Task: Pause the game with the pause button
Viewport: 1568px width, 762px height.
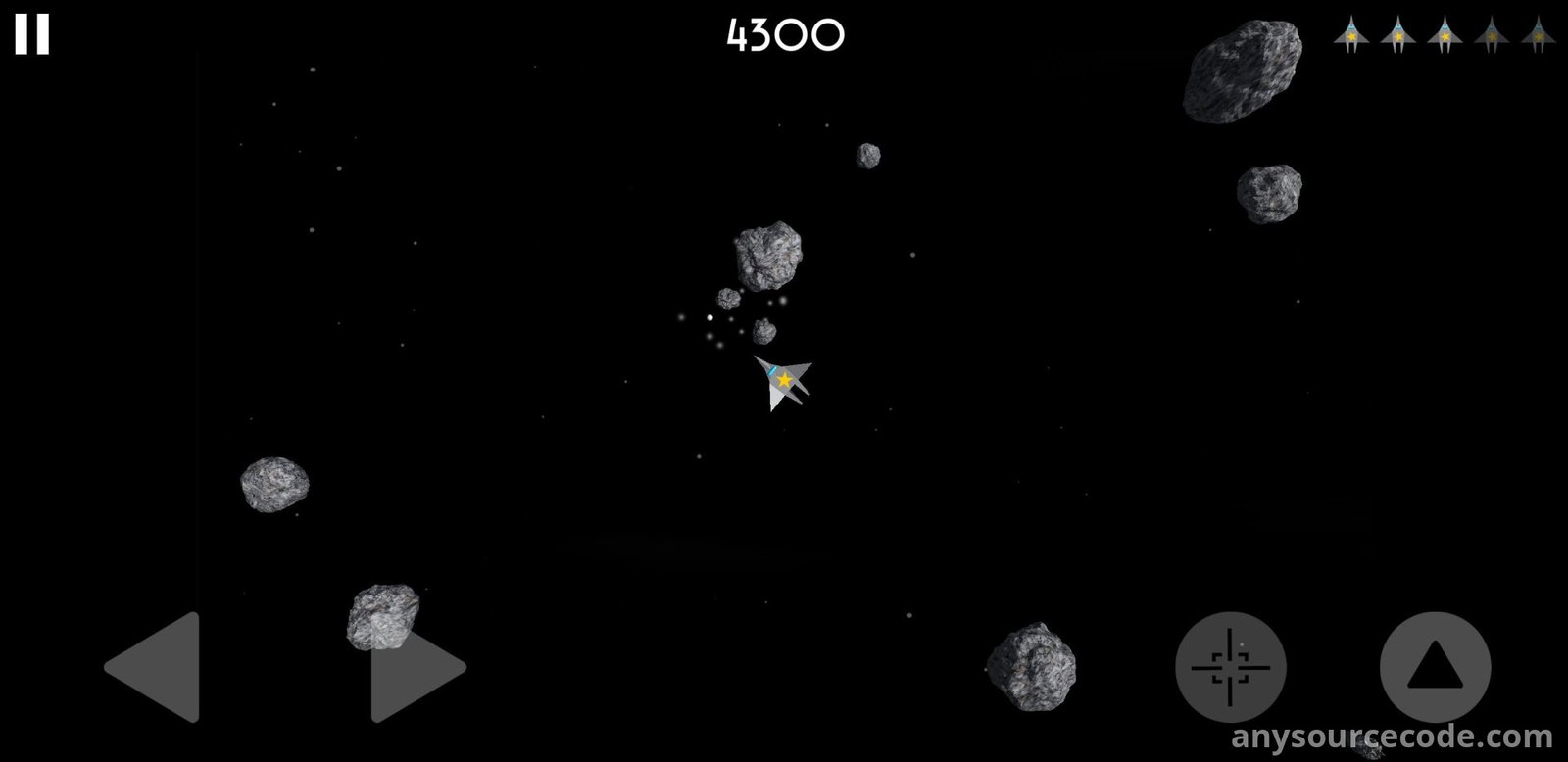Action: pyautogui.click(x=31, y=35)
